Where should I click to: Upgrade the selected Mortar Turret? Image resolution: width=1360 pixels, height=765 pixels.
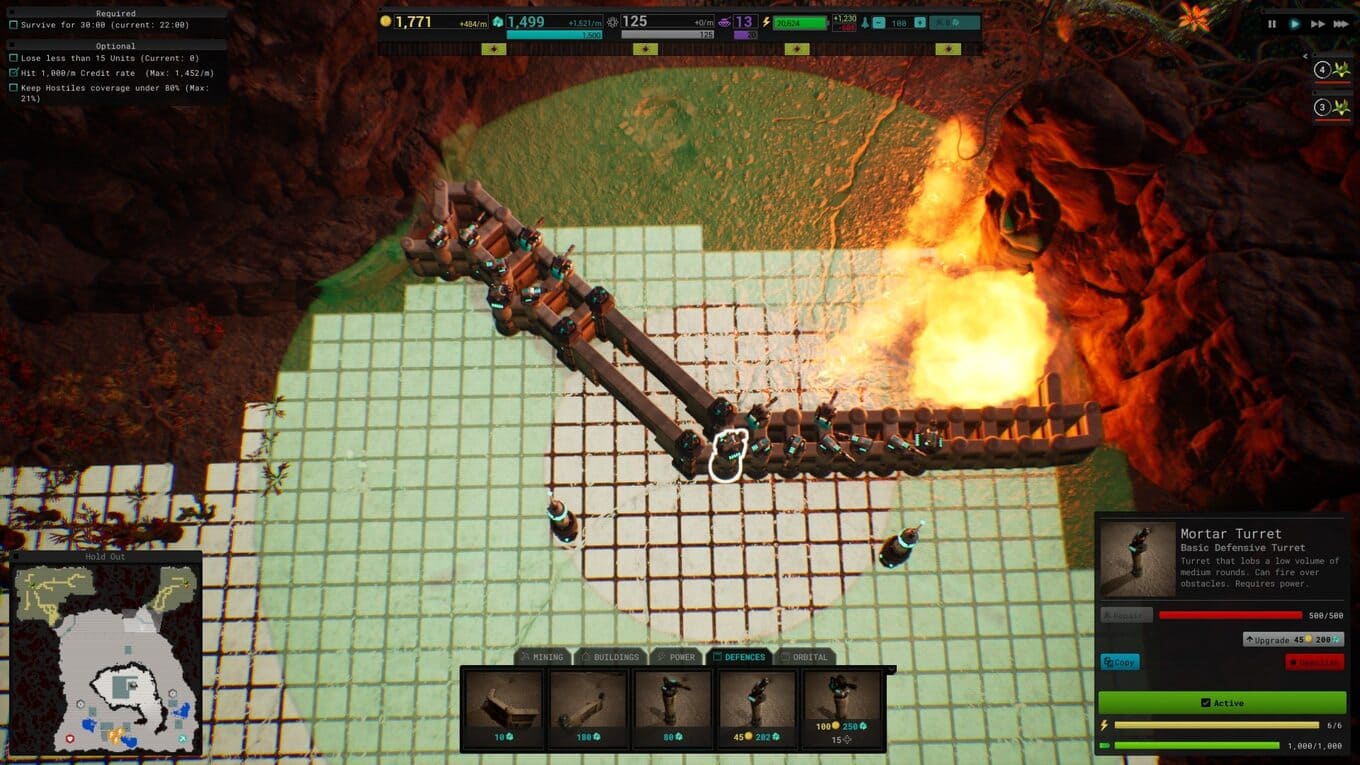pos(1293,639)
